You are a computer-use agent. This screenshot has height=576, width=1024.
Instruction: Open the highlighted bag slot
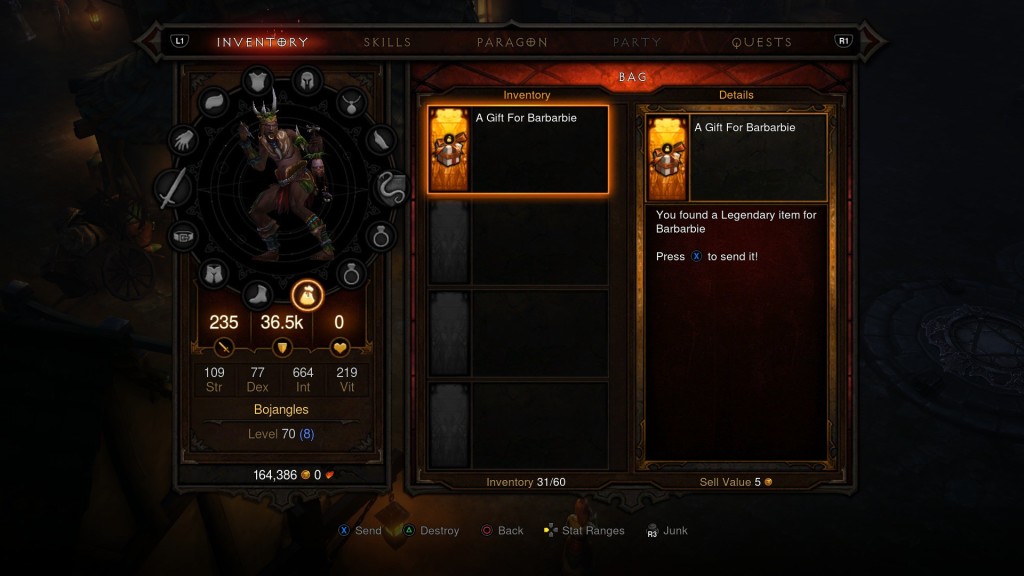point(305,295)
